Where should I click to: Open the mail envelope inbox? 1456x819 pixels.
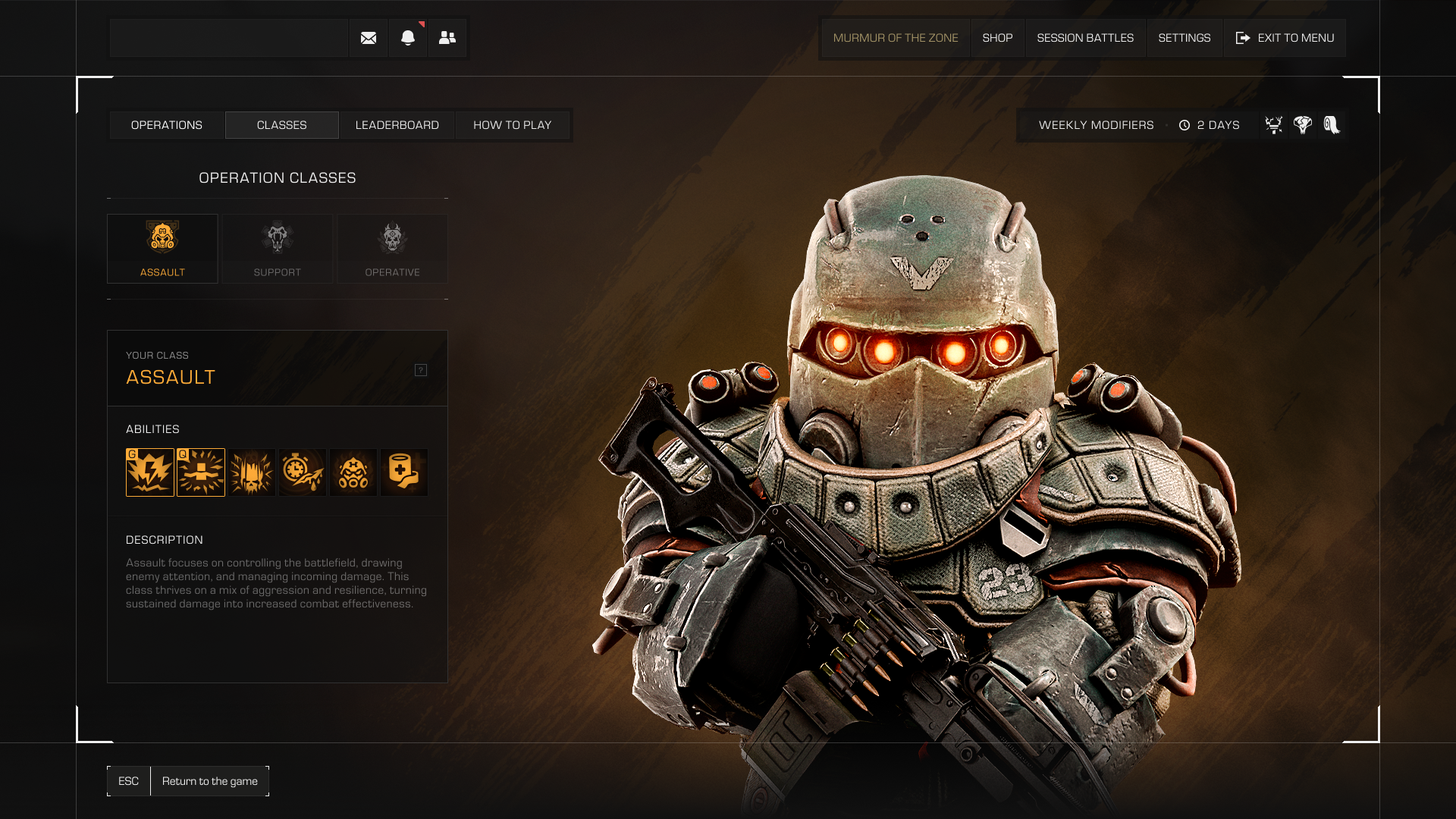[x=369, y=38]
